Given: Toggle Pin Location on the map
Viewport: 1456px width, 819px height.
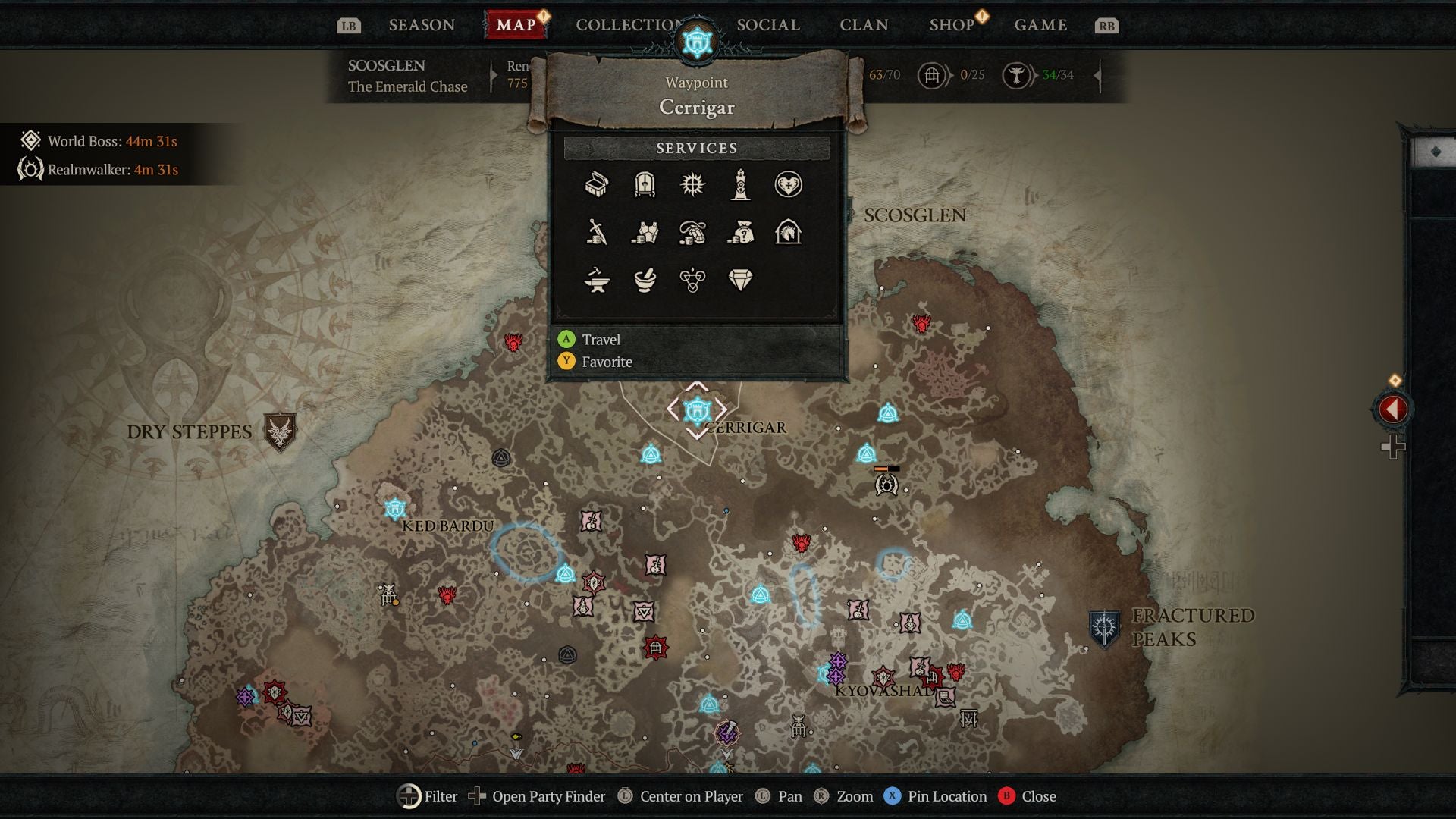Looking at the screenshot, I should [937, 796].
